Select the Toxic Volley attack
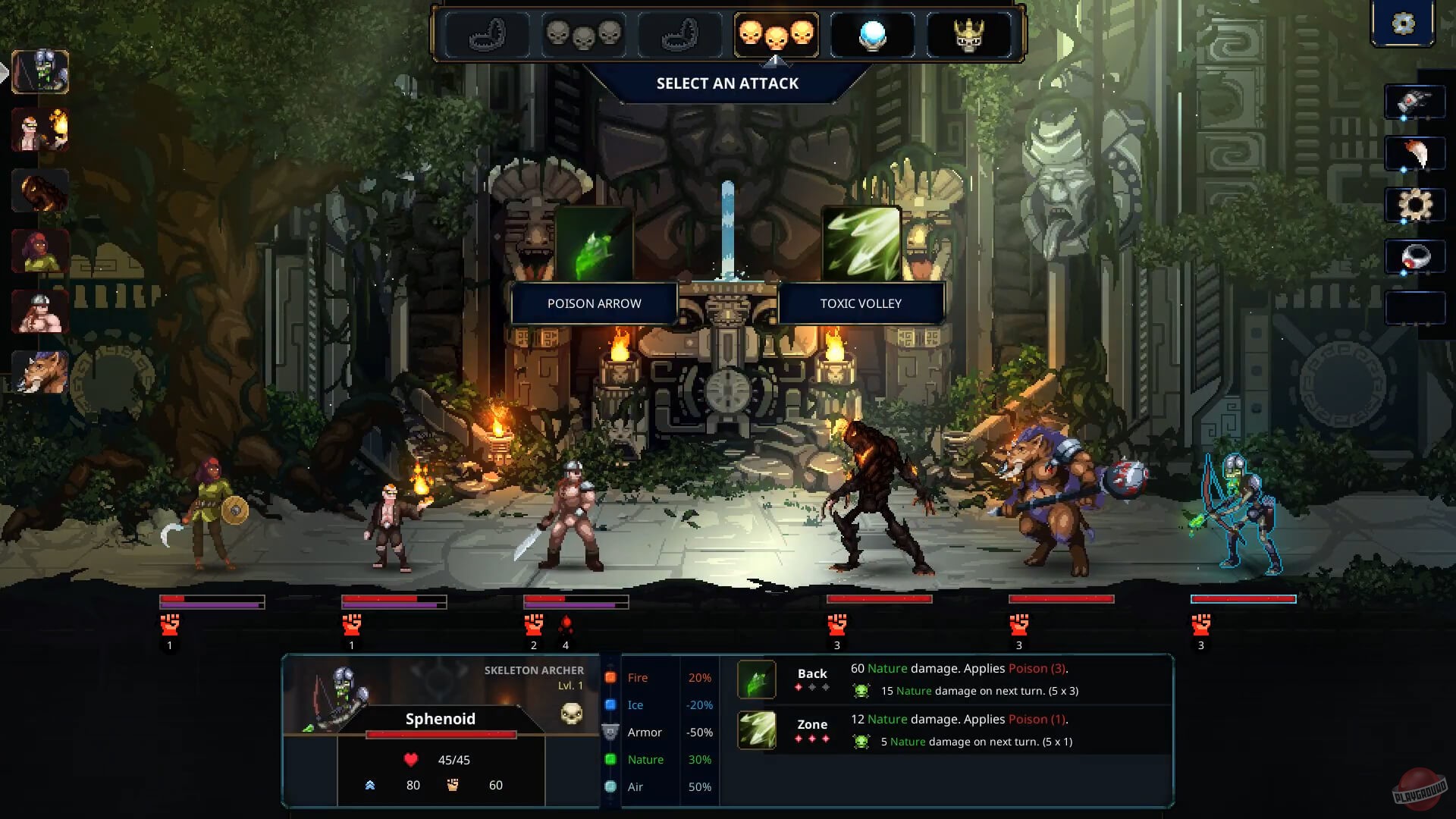Image resolution: width=1456 pixels, height=819 pixels. pos(860,303)
